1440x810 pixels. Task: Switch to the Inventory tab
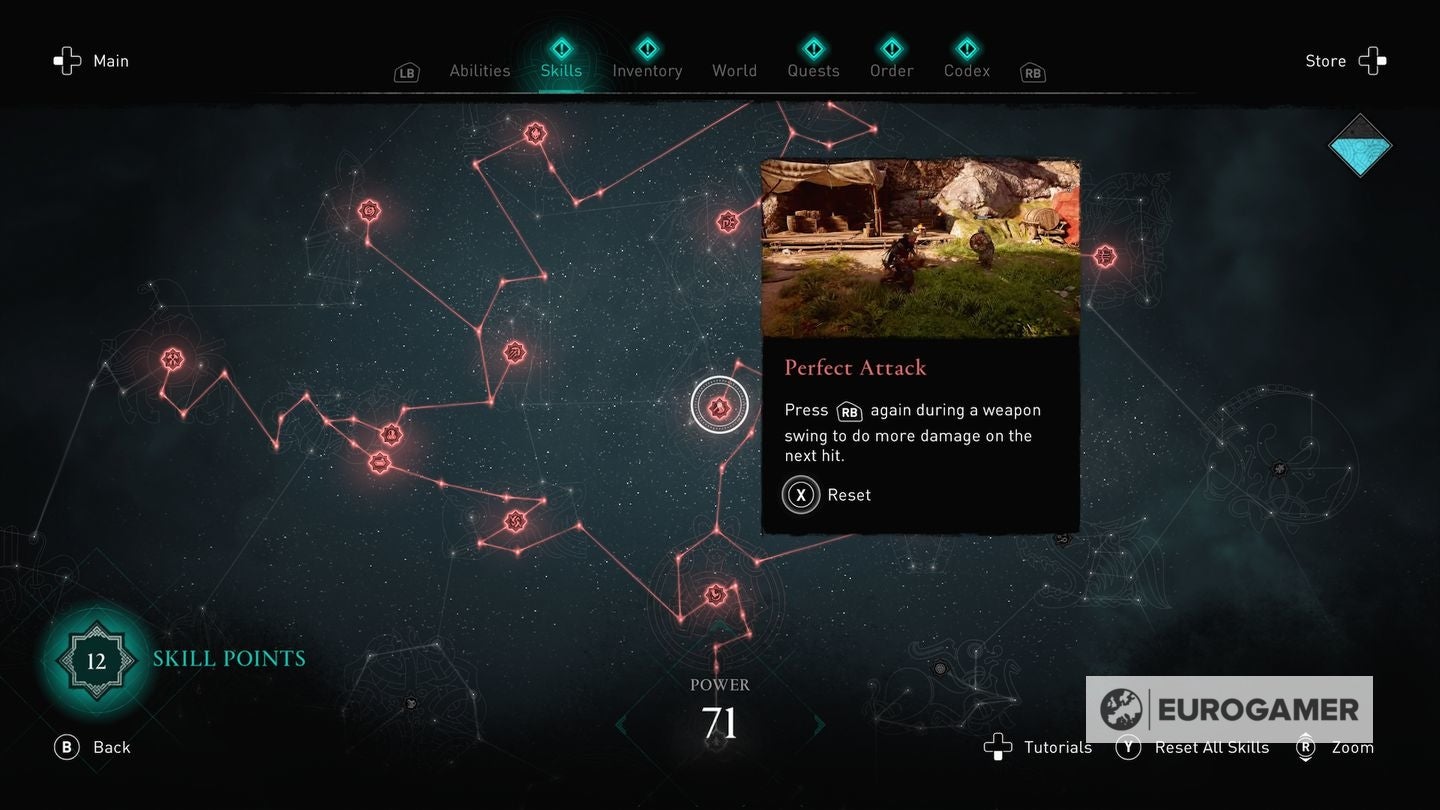647,70
